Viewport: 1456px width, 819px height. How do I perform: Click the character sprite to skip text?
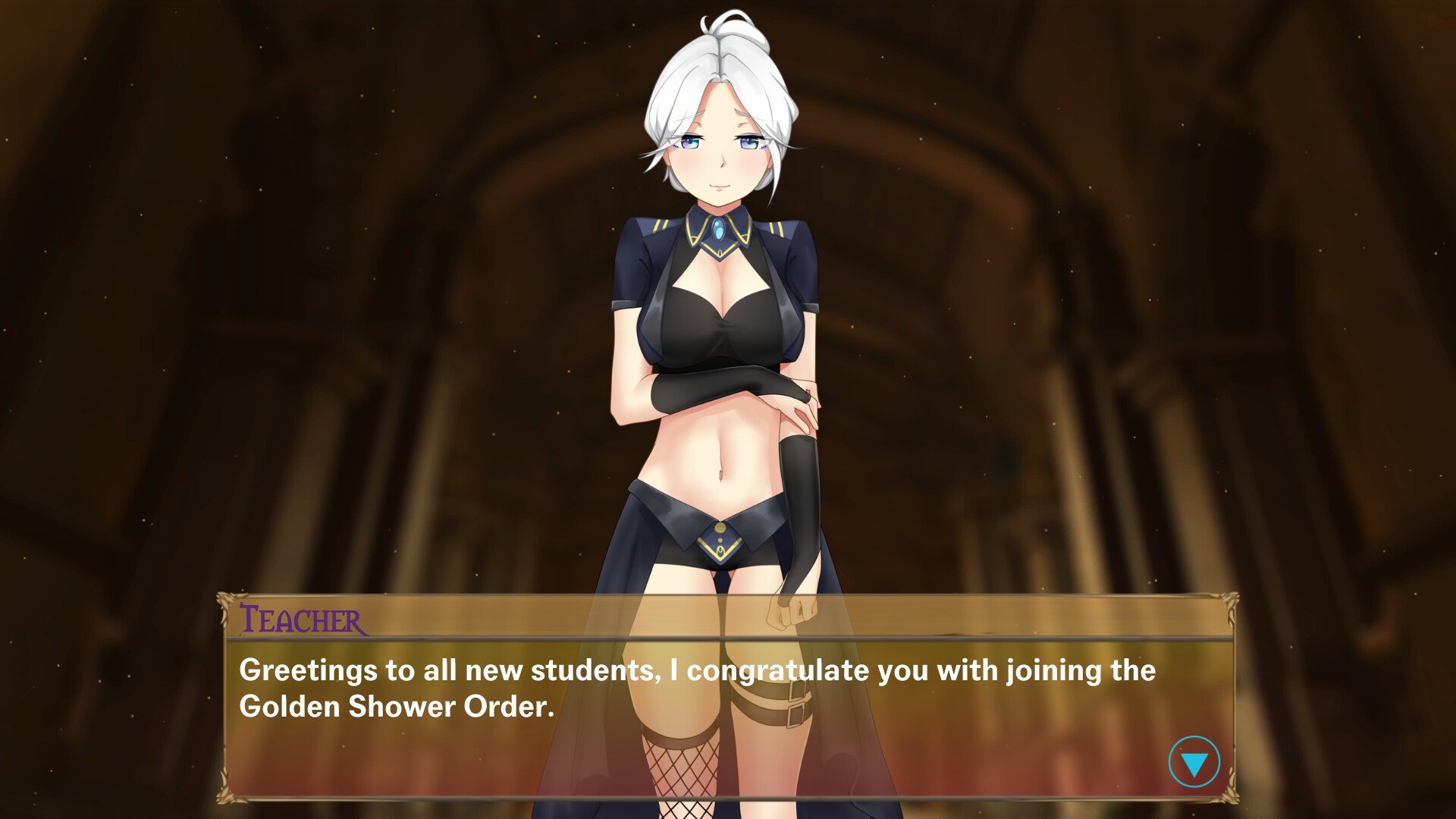[x=720, y=341]
